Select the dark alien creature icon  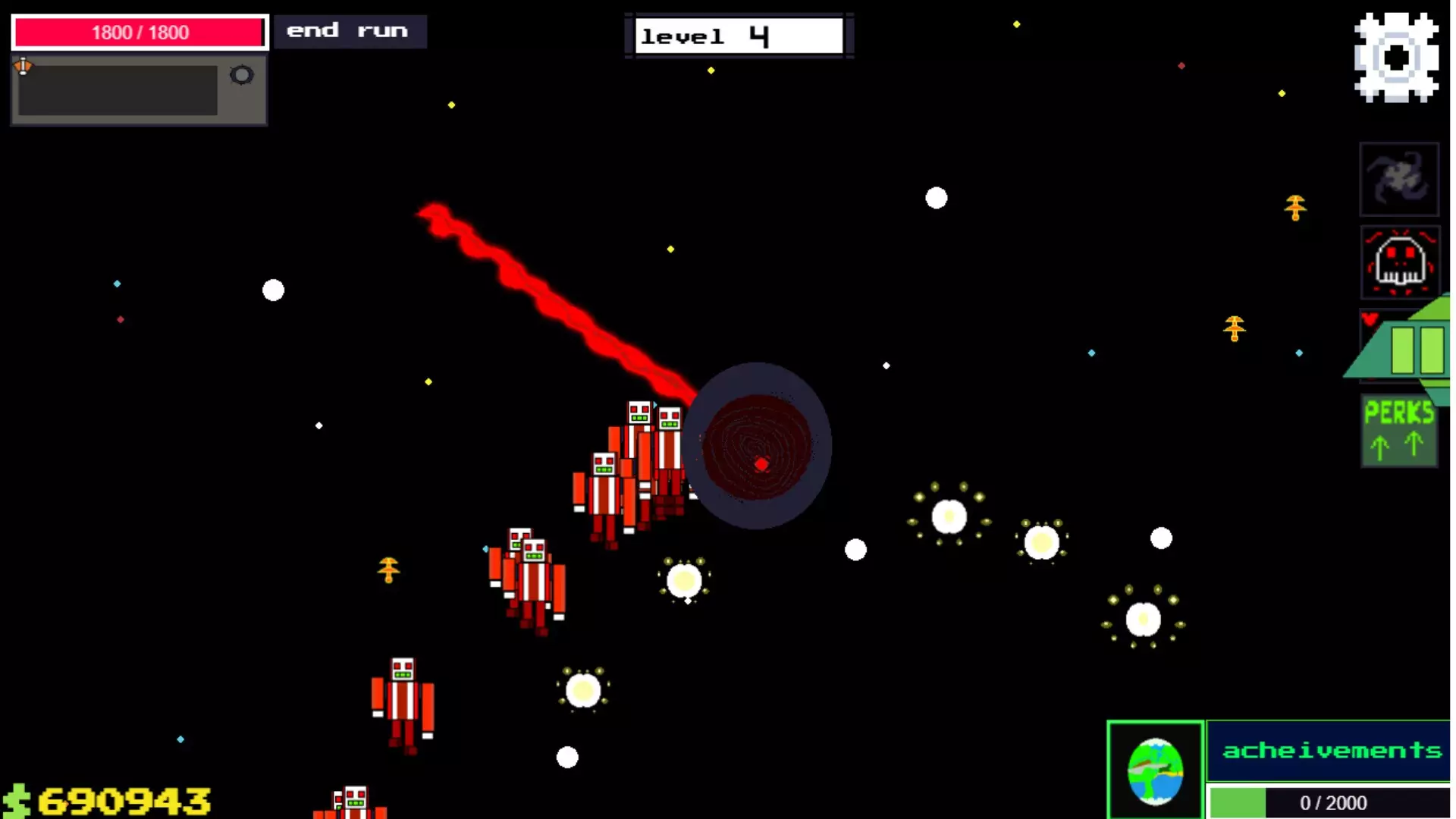coord(1399,179)
